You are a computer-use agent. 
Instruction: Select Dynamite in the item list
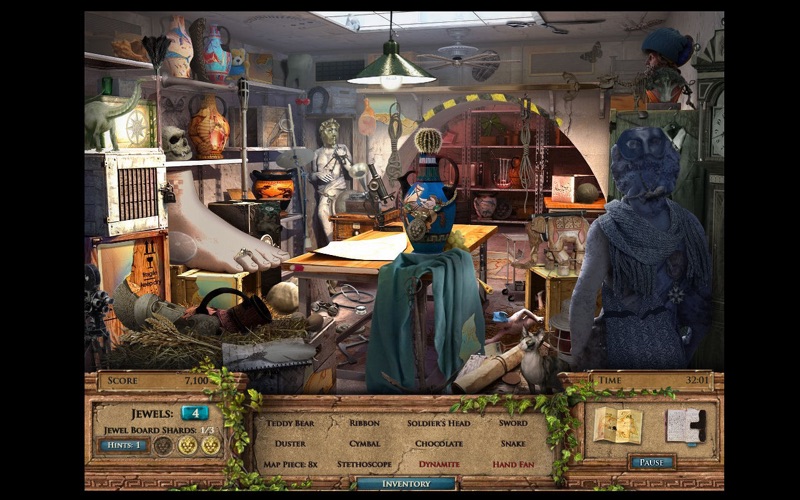point(439,464)
